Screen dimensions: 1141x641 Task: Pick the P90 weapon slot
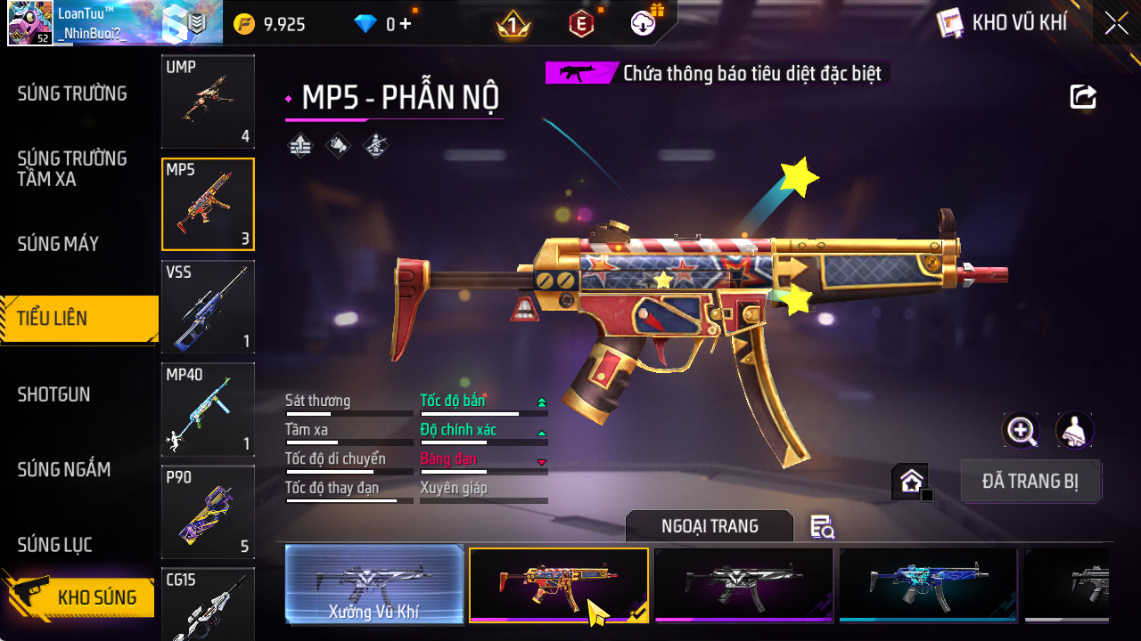208,511
